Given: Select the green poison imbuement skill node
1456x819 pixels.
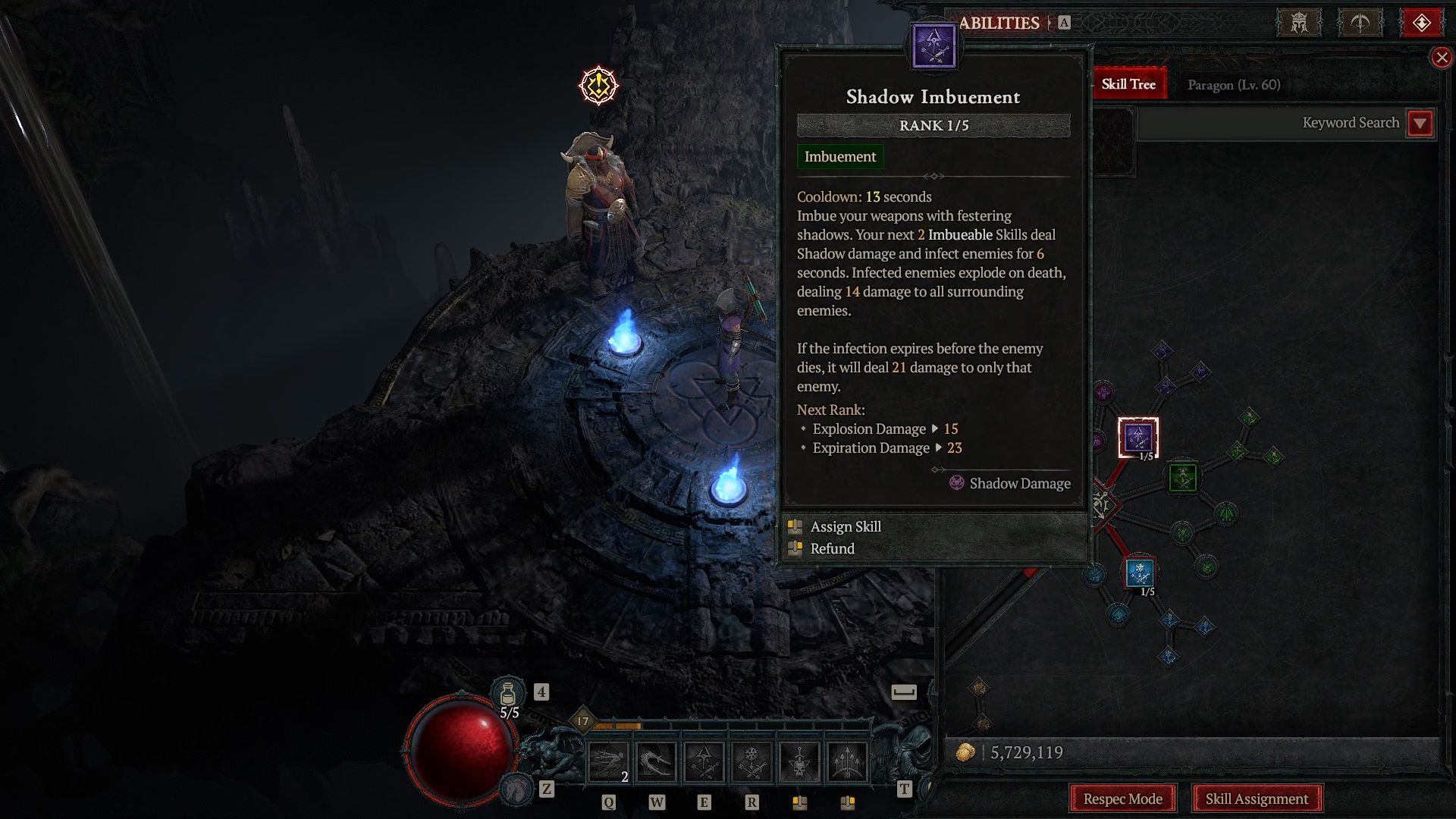Looking at the screenshot, I should [x=1182, y=477].
